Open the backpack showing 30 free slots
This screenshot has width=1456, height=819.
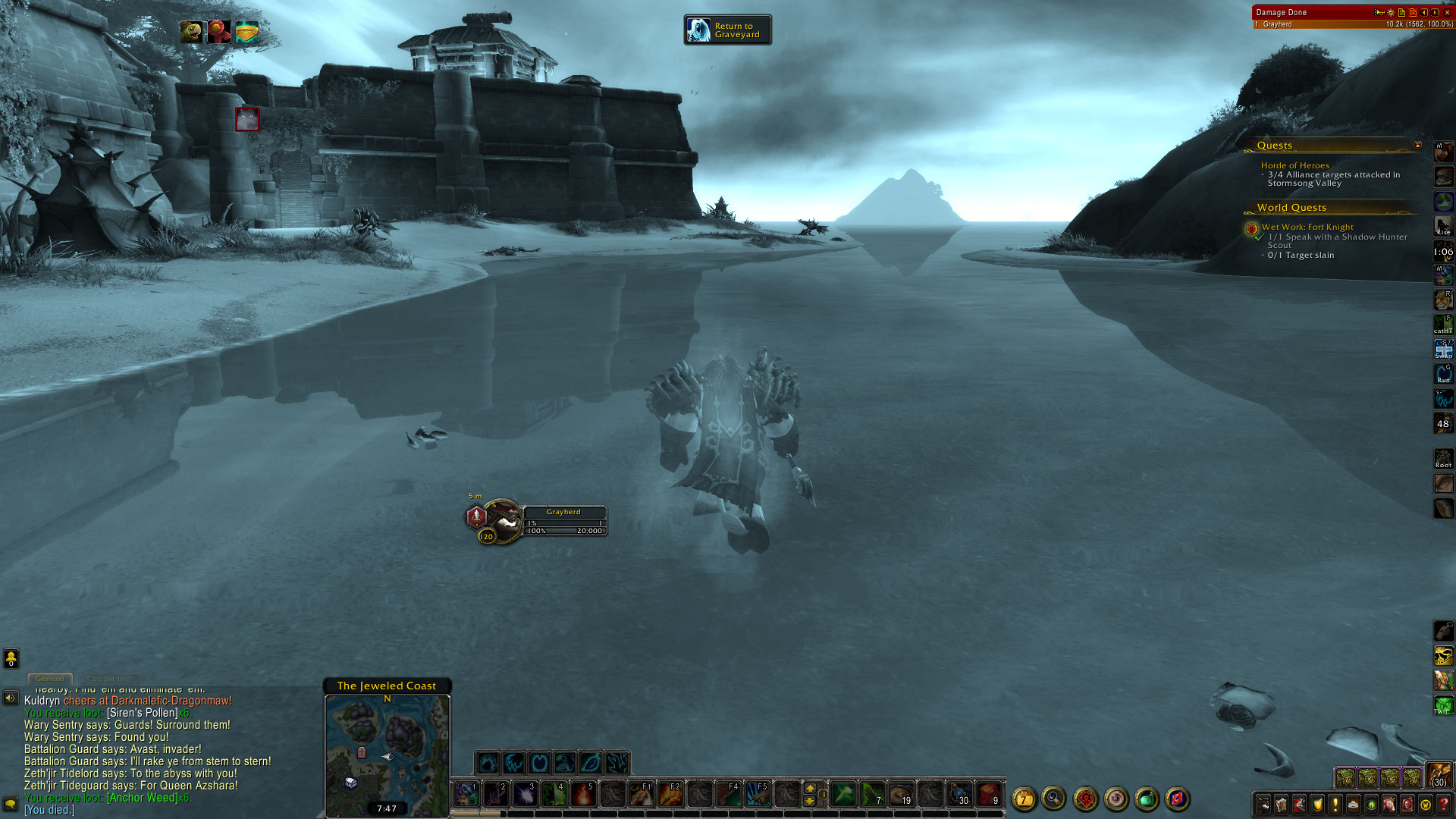[x=1439, y=775]
